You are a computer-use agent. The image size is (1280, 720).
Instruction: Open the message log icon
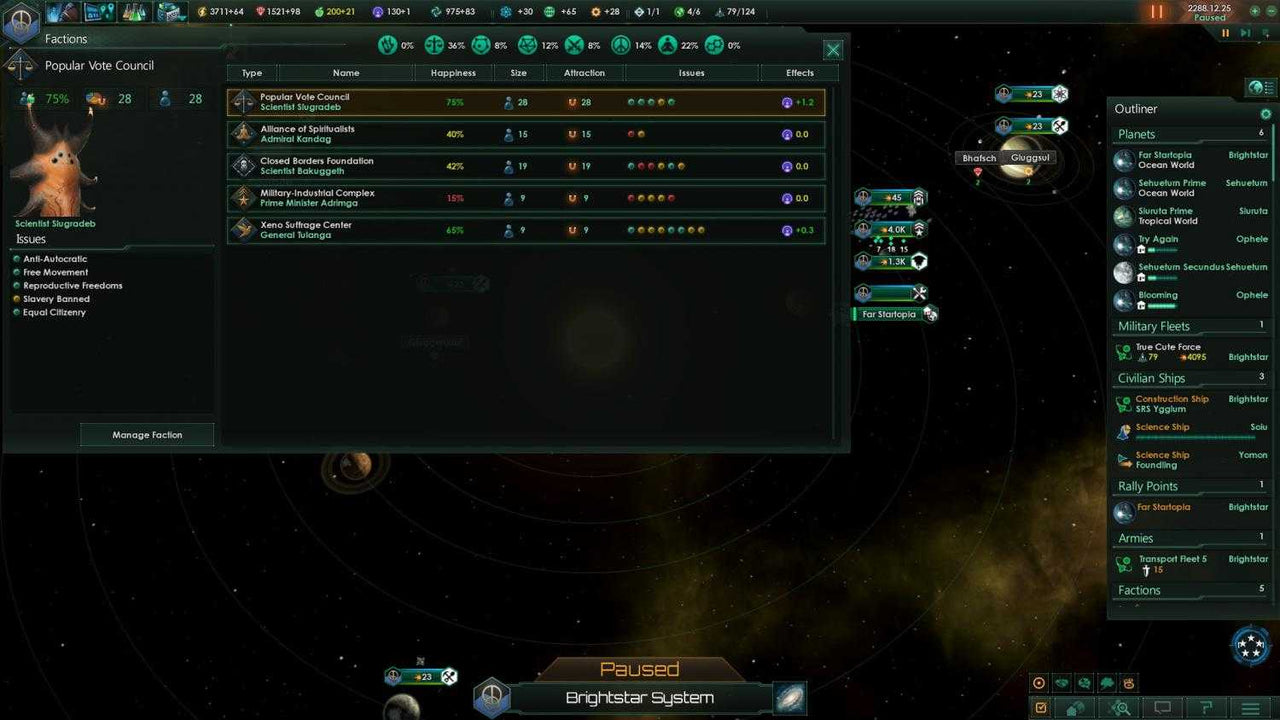1164,708
